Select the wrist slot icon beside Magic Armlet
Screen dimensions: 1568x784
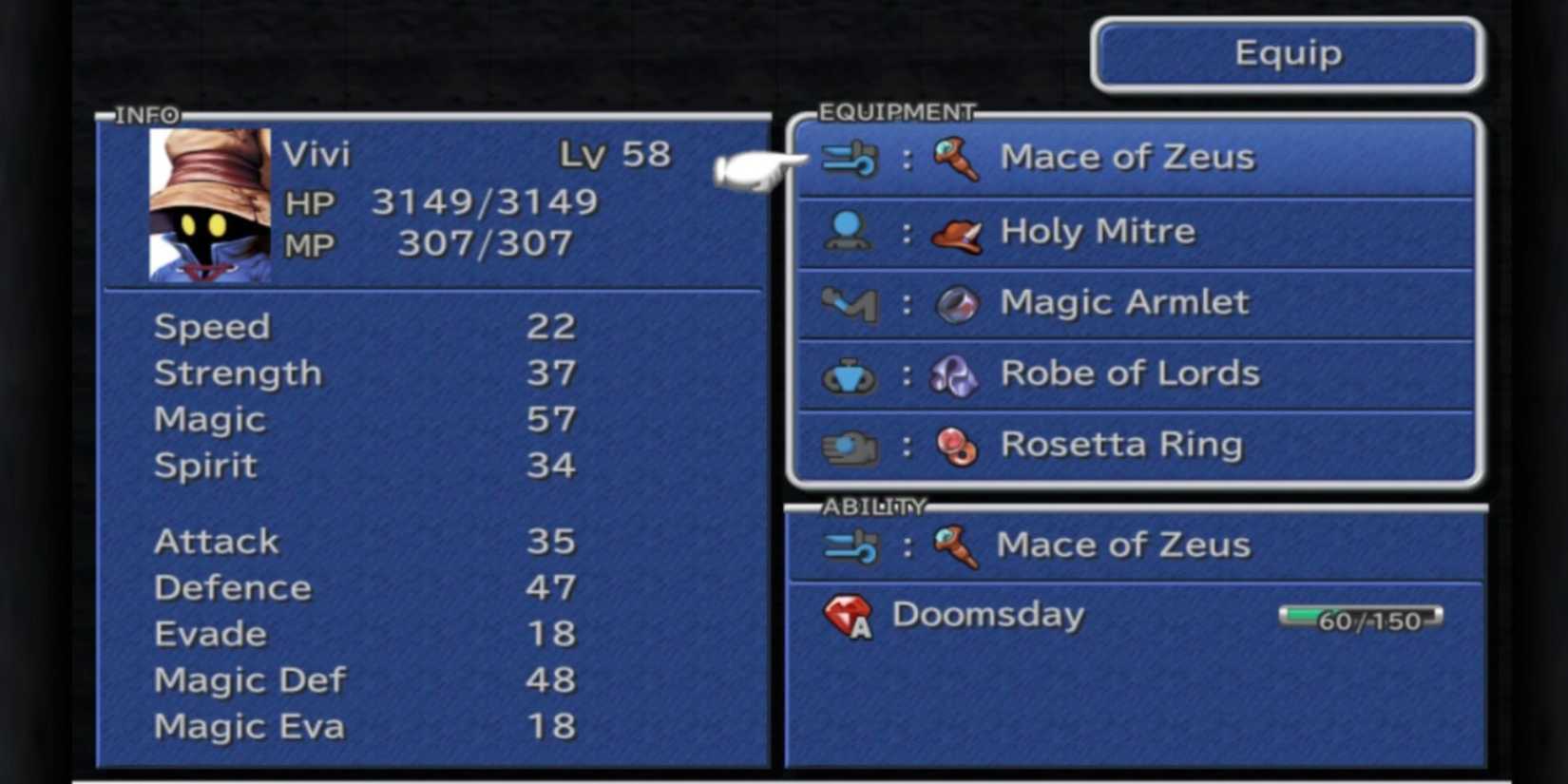point(849,302)
